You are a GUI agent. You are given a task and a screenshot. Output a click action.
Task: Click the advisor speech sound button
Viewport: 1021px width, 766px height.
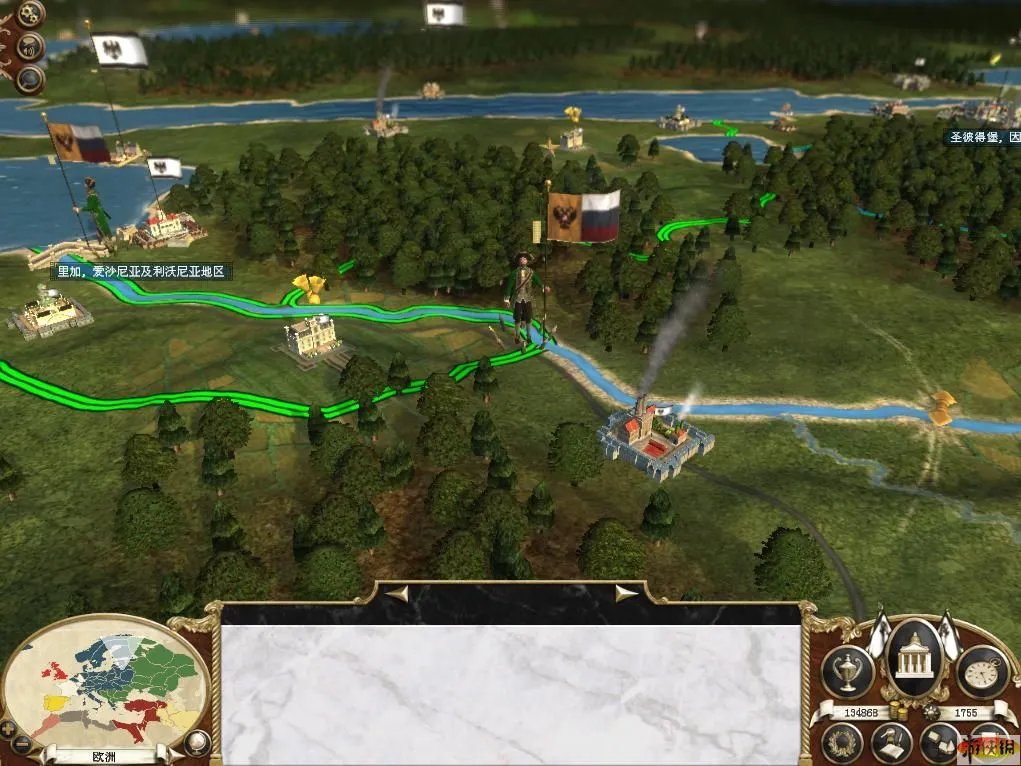(32, 46)
